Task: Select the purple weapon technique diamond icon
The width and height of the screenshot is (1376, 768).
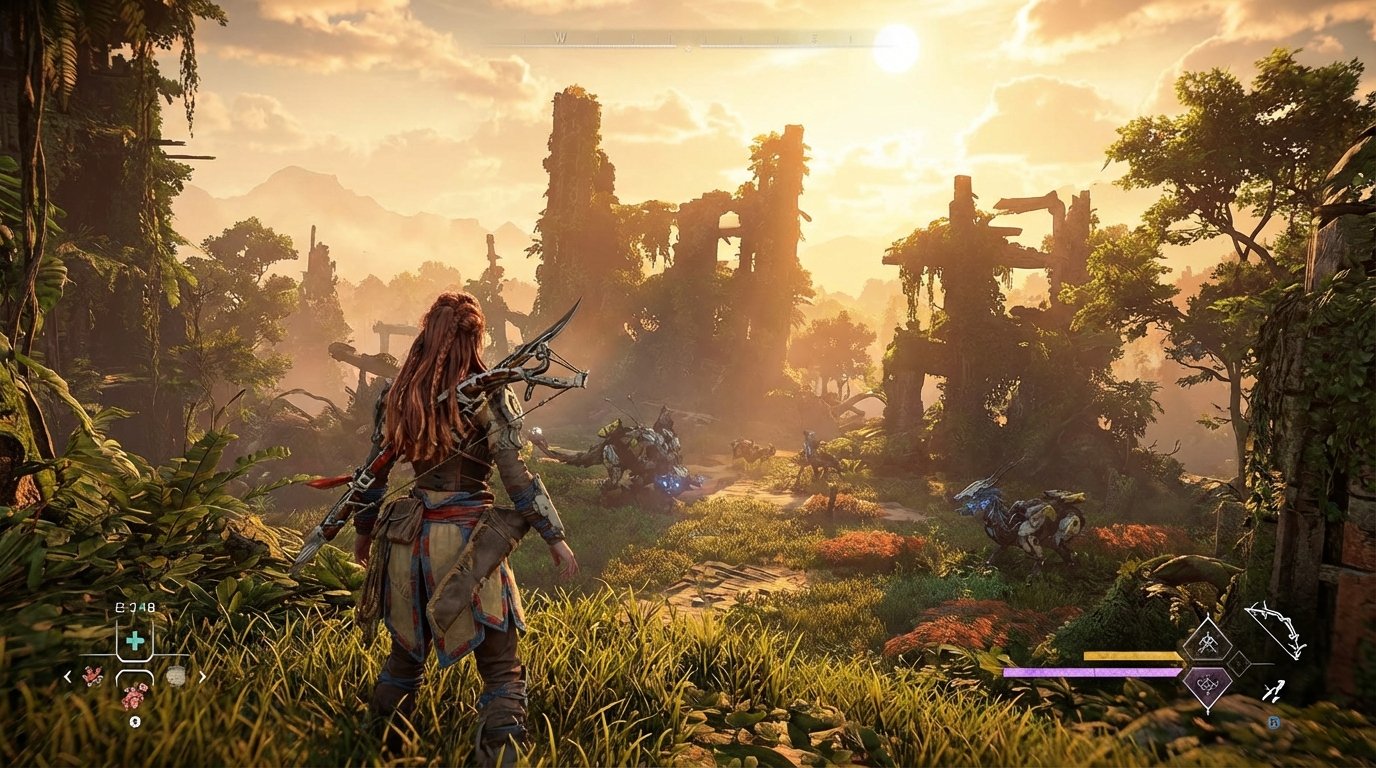Action: (x=1207, y=685)
